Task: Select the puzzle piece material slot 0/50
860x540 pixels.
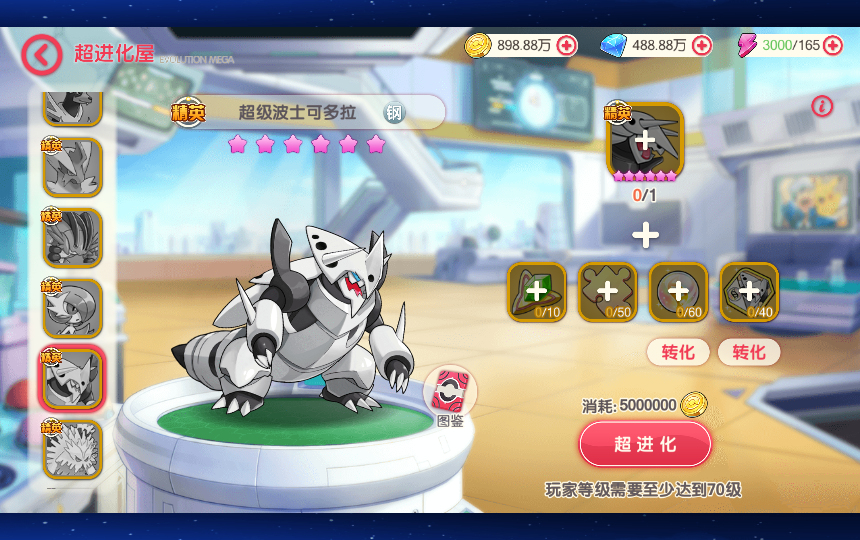Action: 607,291
